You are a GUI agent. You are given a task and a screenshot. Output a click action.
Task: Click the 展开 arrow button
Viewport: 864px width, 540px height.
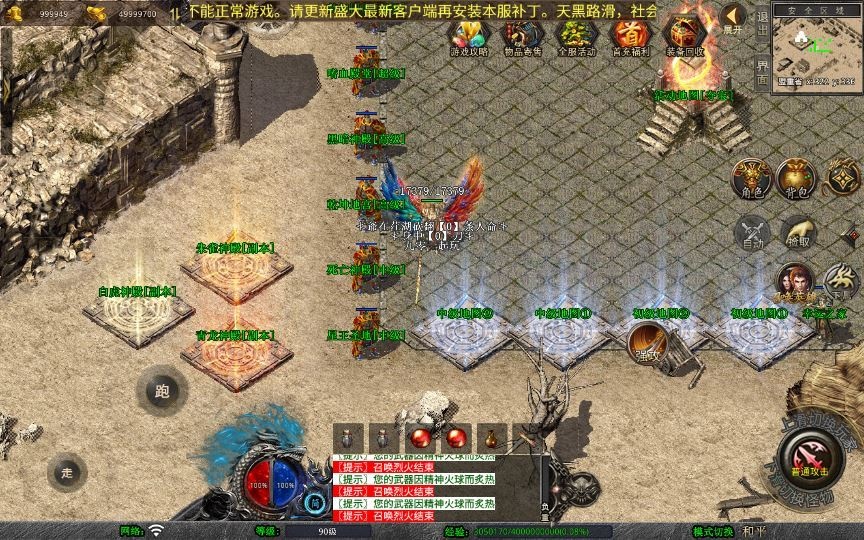(734, 19)
